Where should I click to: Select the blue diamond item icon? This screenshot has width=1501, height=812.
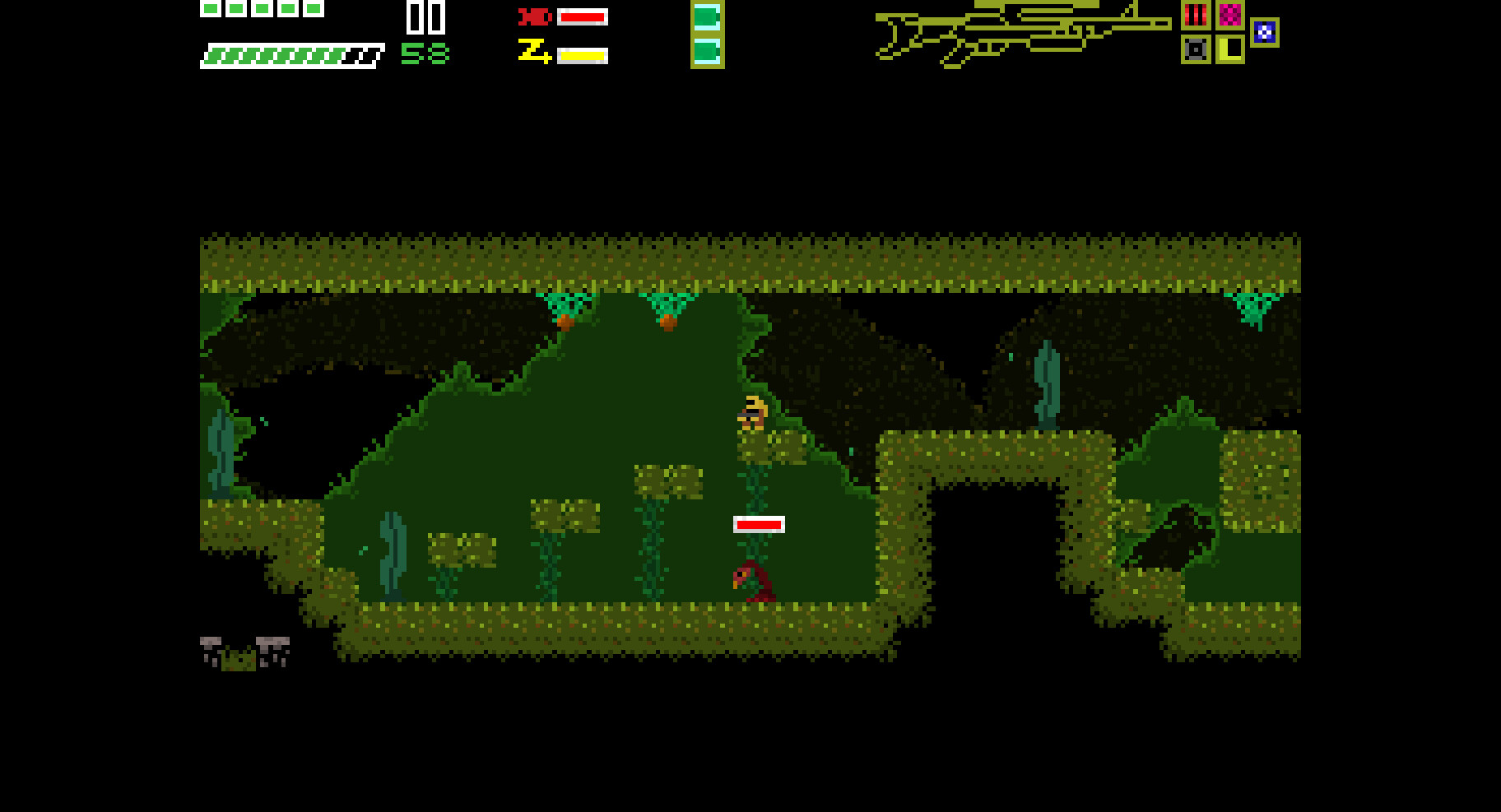click(x=1265, y=32)
